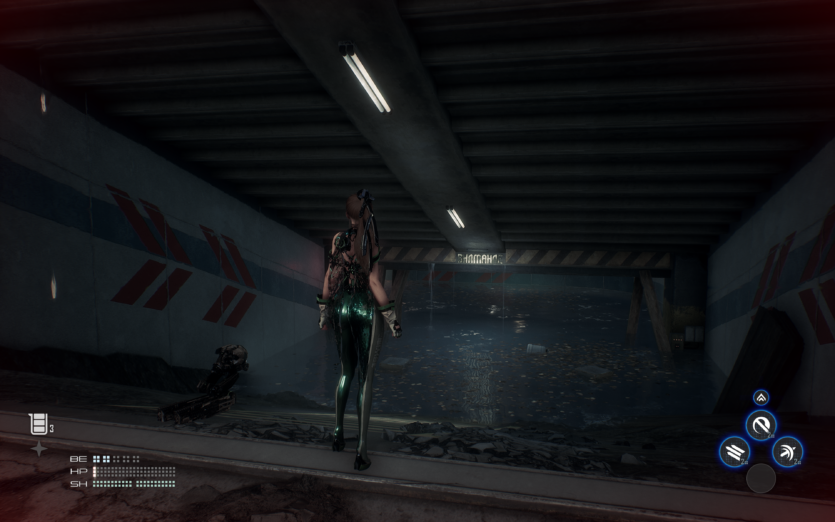Click the small double-chevron up icon
Screen dimensions: 835x522
point(761,397)
